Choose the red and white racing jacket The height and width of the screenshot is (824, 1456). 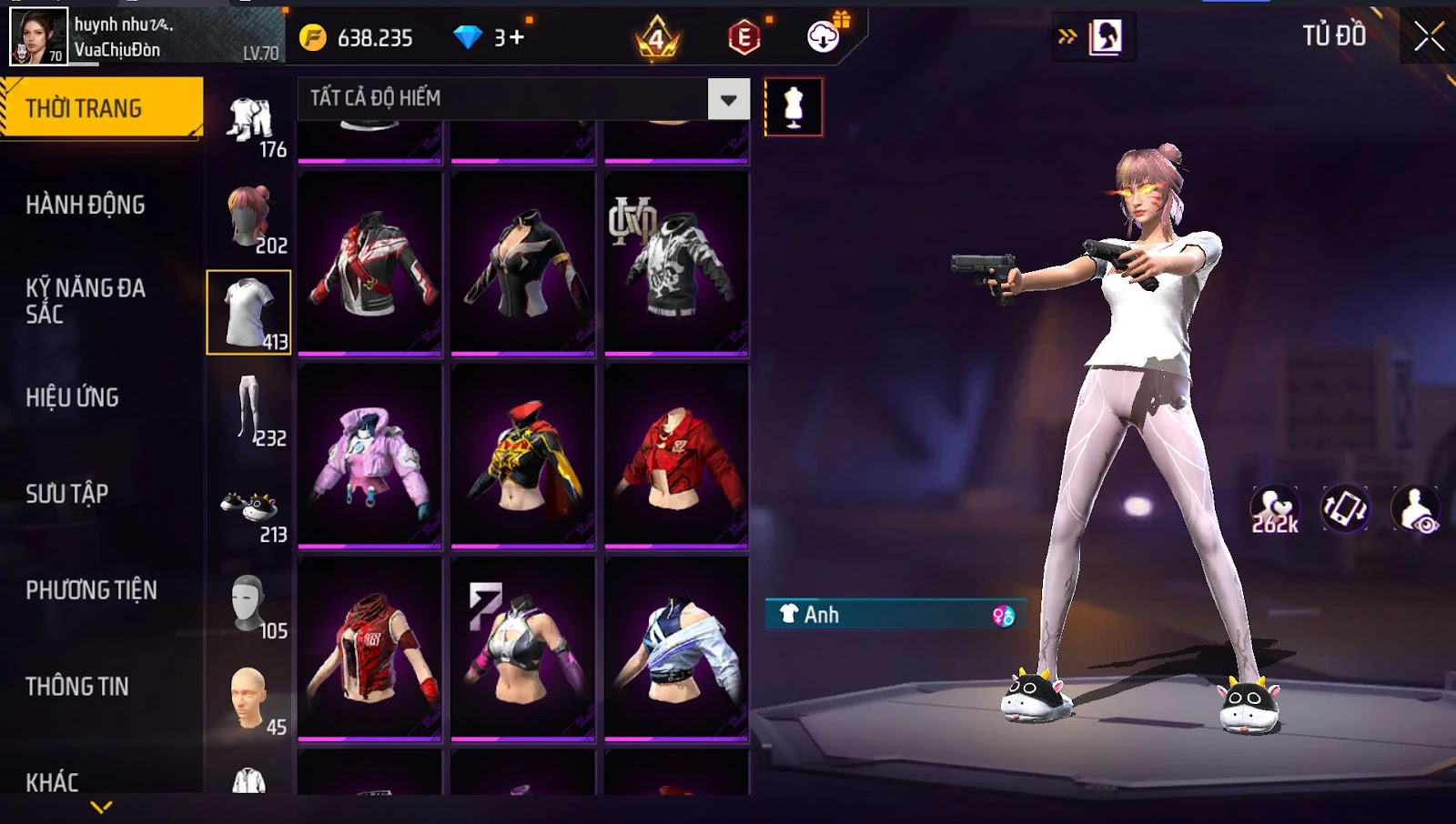click(369, 263)
